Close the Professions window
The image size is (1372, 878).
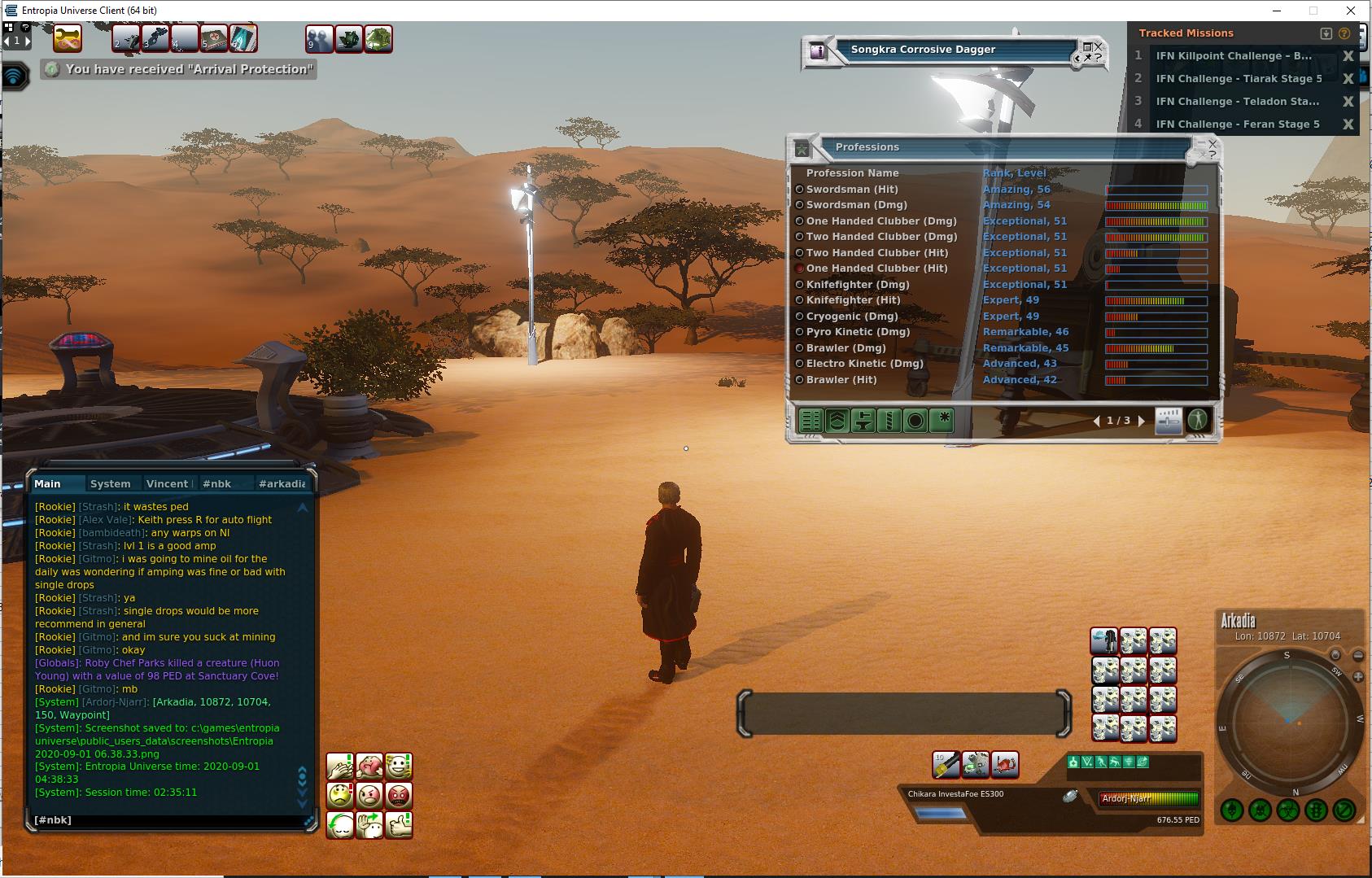pyautogui.click(x=1213, y=144)
